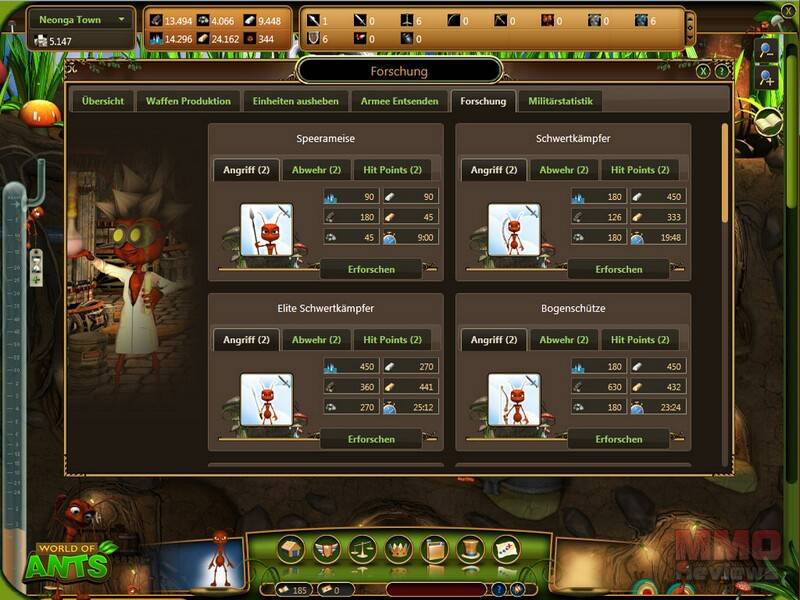This screenshot has height=600, width=800.
Task: Click Erforschen under Bogenschütze
Action: pos(618,439)
